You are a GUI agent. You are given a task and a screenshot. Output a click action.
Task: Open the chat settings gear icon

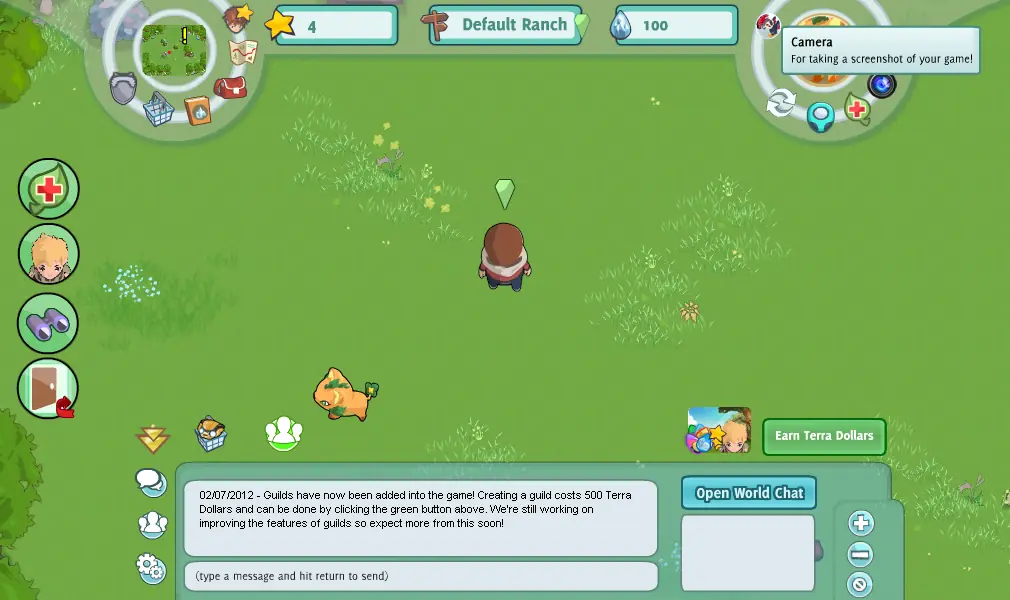pos(151,568)
